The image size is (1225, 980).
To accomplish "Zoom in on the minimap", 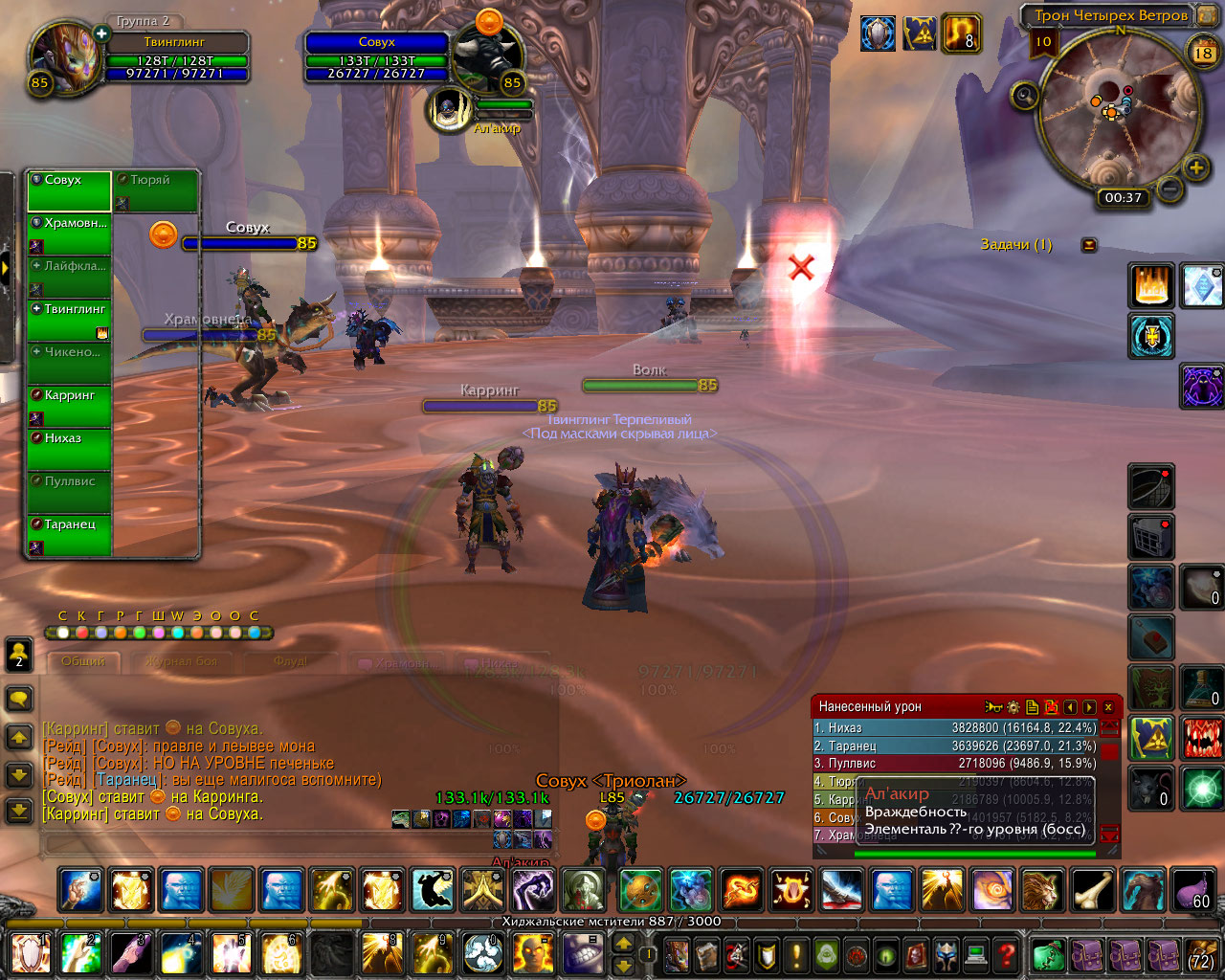I will [x=1195, y=168].
